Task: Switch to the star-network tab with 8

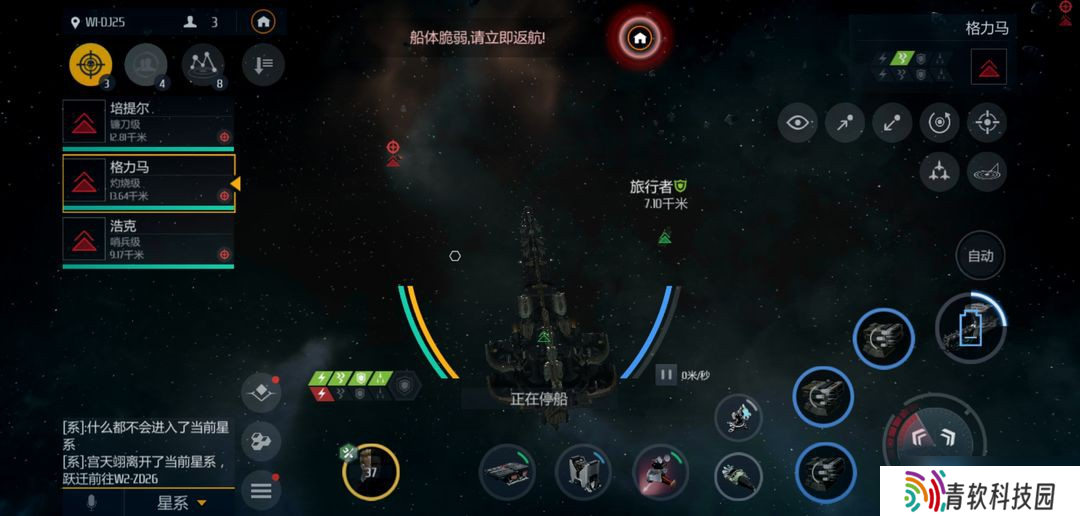Action: pos(204,65)
